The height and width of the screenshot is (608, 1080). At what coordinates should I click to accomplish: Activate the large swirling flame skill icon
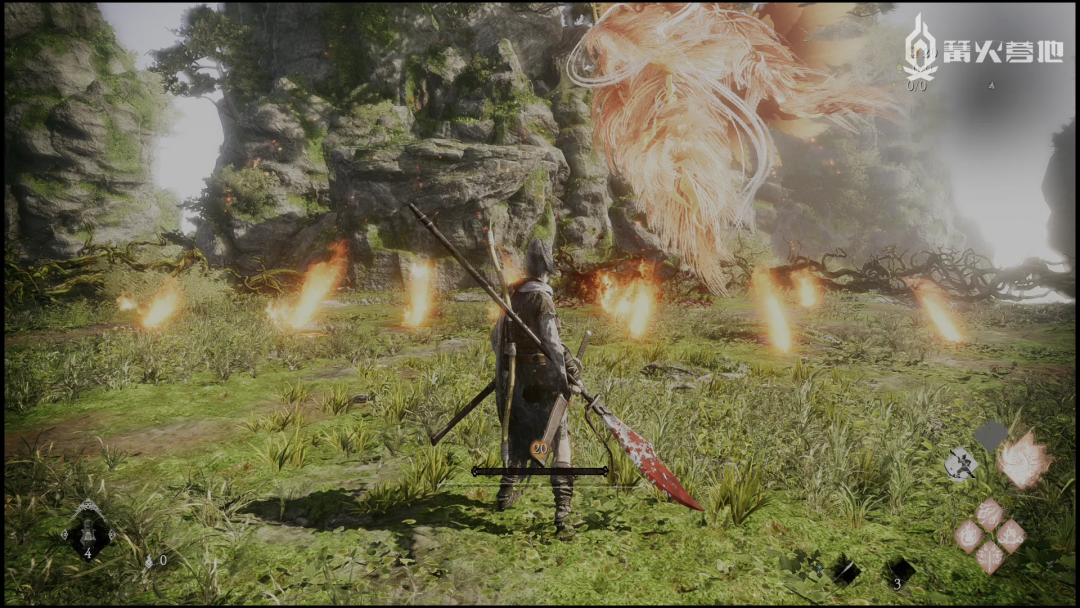coord(1024,460)
